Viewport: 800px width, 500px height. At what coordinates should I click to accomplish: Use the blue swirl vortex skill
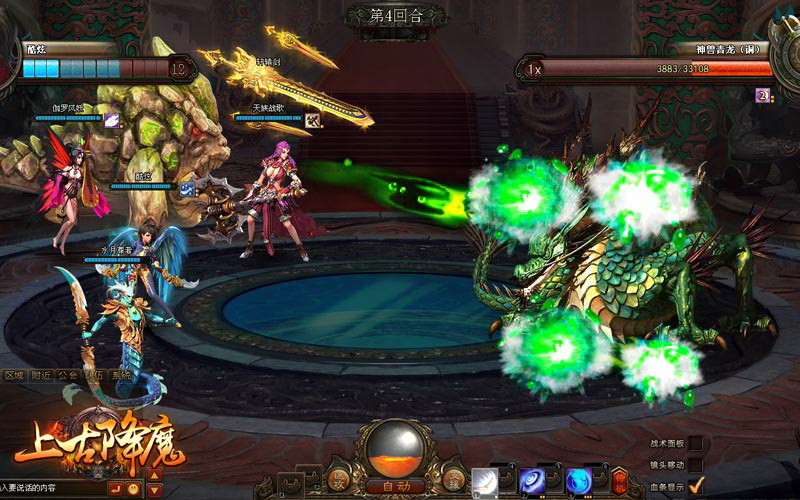(532, 481)
